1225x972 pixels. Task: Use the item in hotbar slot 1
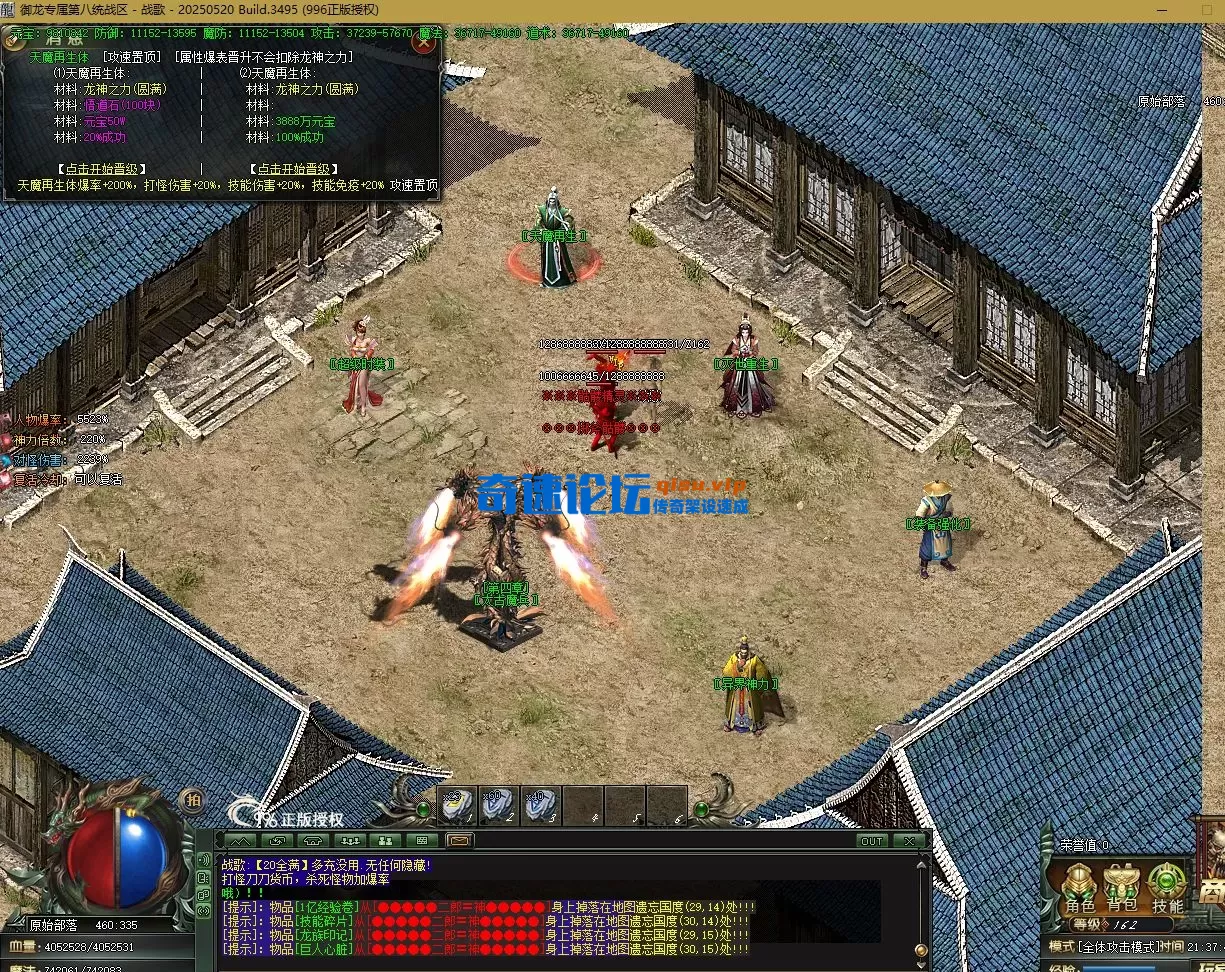[x=457, y=804]
